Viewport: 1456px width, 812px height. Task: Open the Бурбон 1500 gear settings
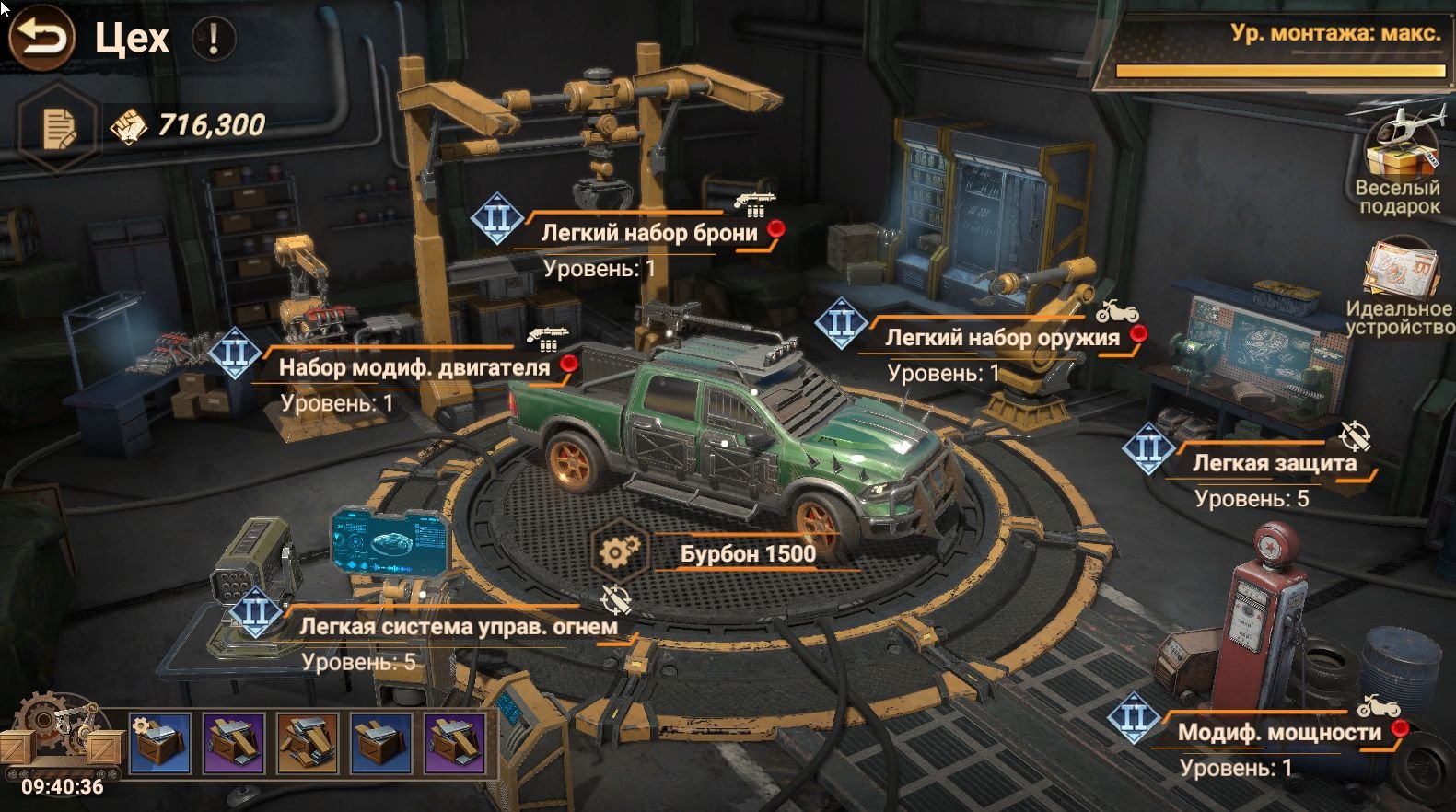coord(621,552)
